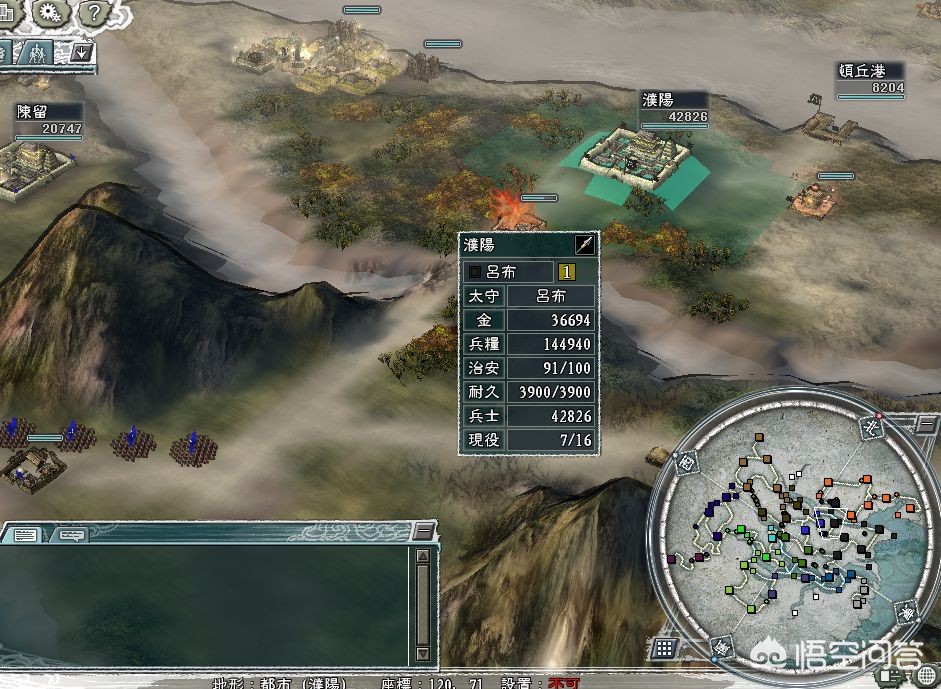Open the question mark help button

tap(93, 13)
